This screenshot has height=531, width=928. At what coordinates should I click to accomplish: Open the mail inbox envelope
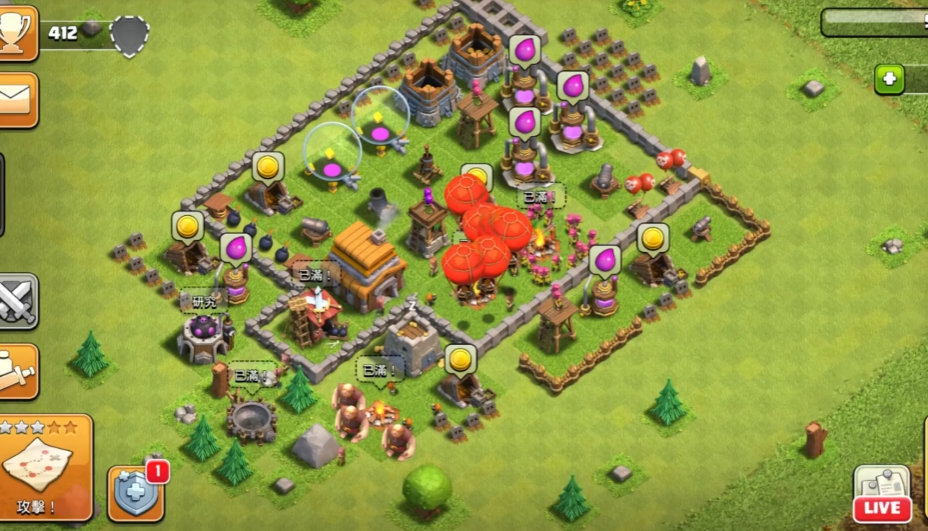[x=17, y=99]
